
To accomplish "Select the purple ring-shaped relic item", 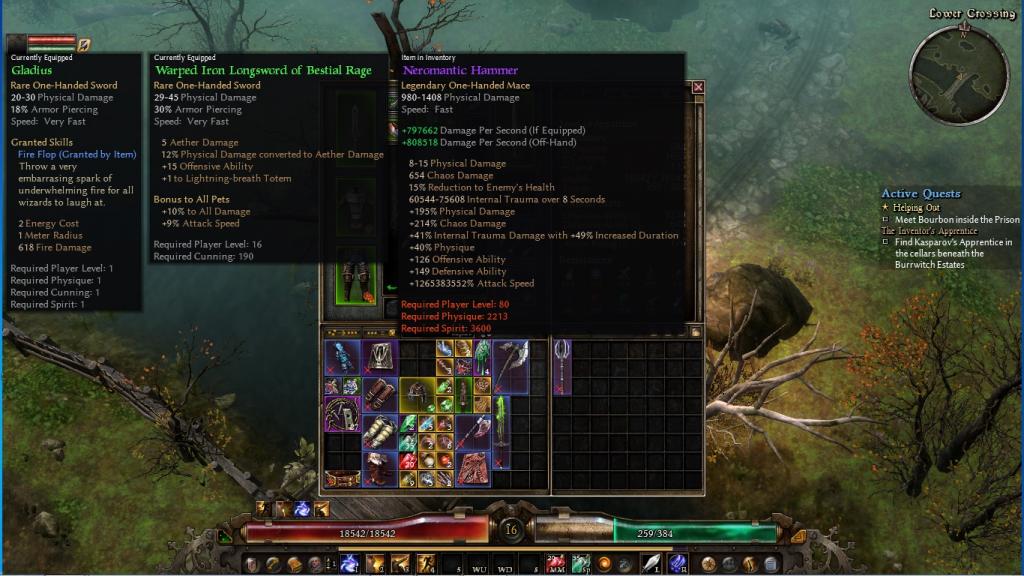I will (342, 413).
